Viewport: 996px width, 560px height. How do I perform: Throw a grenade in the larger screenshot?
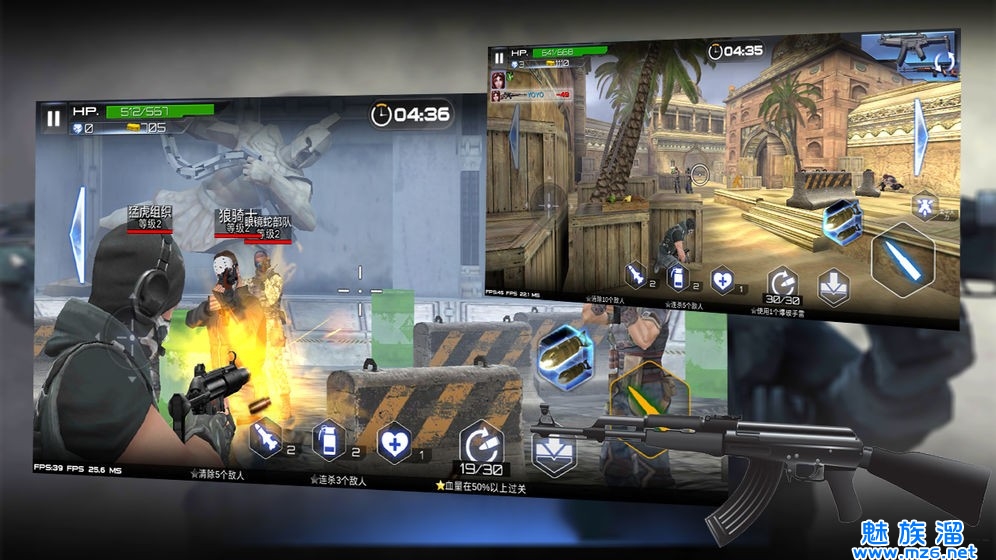click(327, 440)
